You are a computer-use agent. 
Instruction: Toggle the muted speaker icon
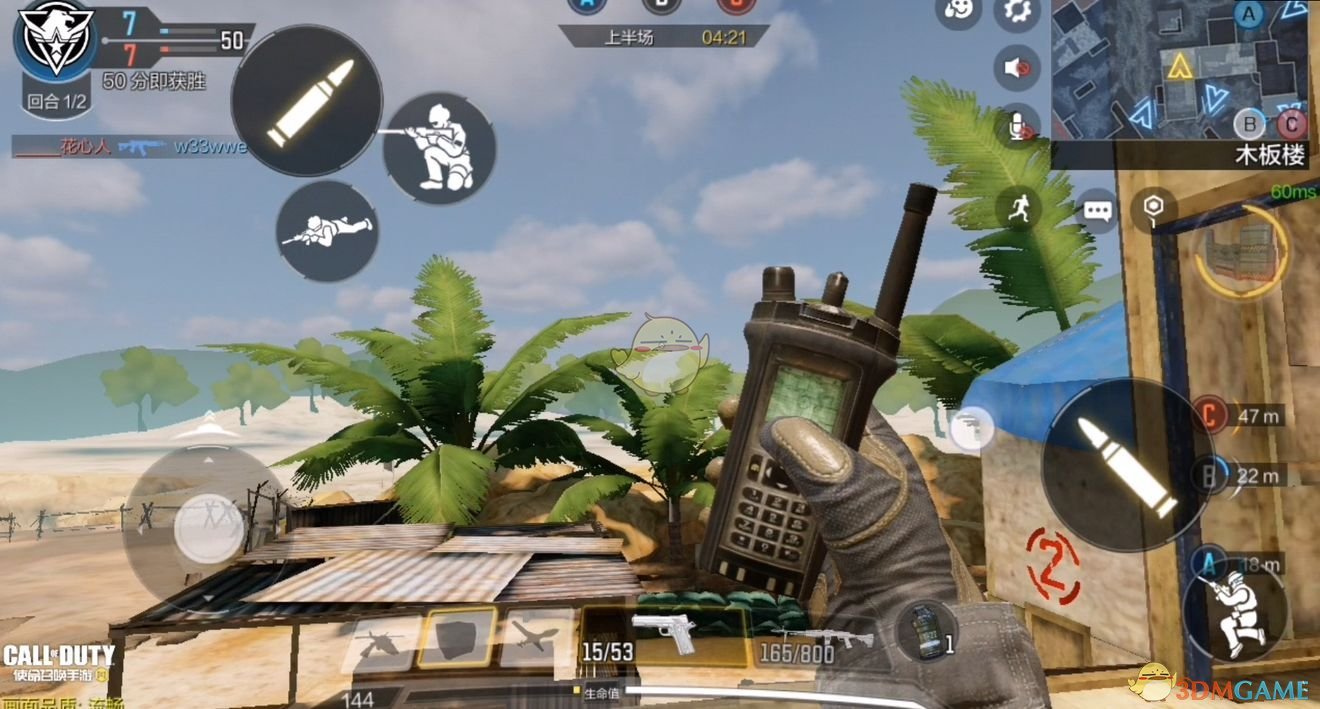tap(1017, 68)
